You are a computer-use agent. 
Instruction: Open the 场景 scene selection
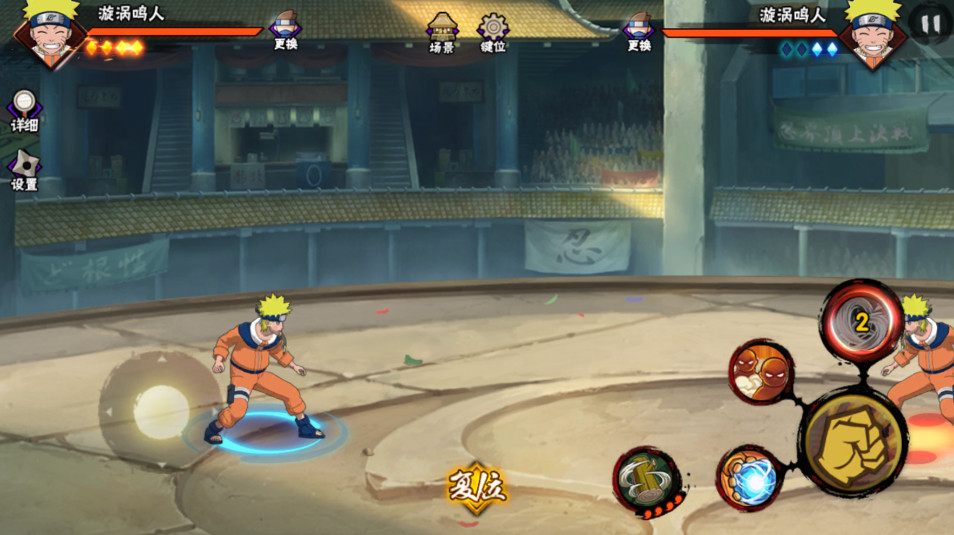coord(442,32)
